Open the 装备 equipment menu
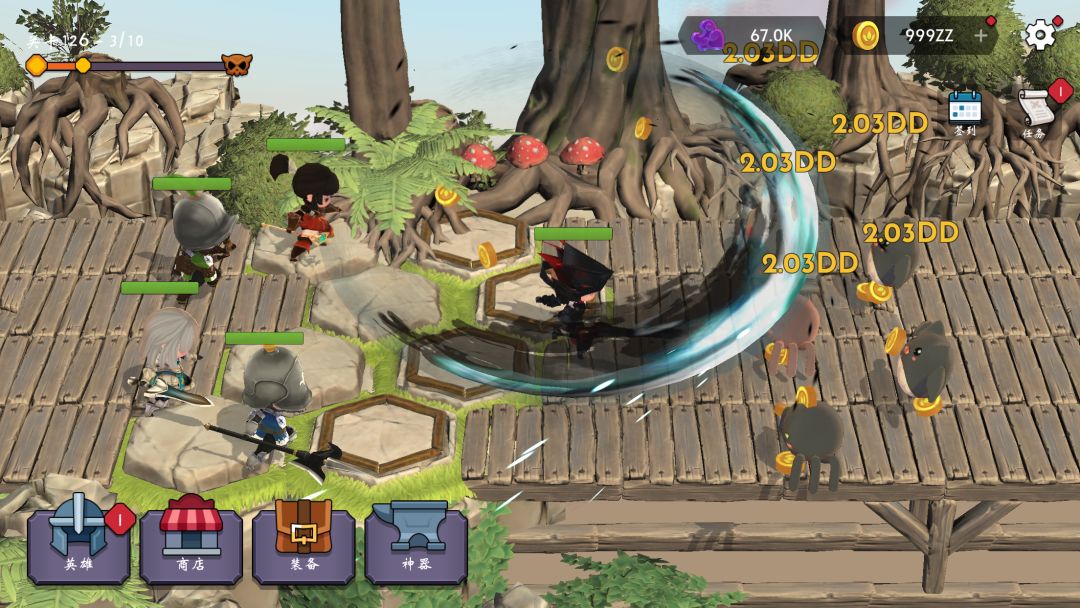This screenshot has height=608, width=1080. 303,542
